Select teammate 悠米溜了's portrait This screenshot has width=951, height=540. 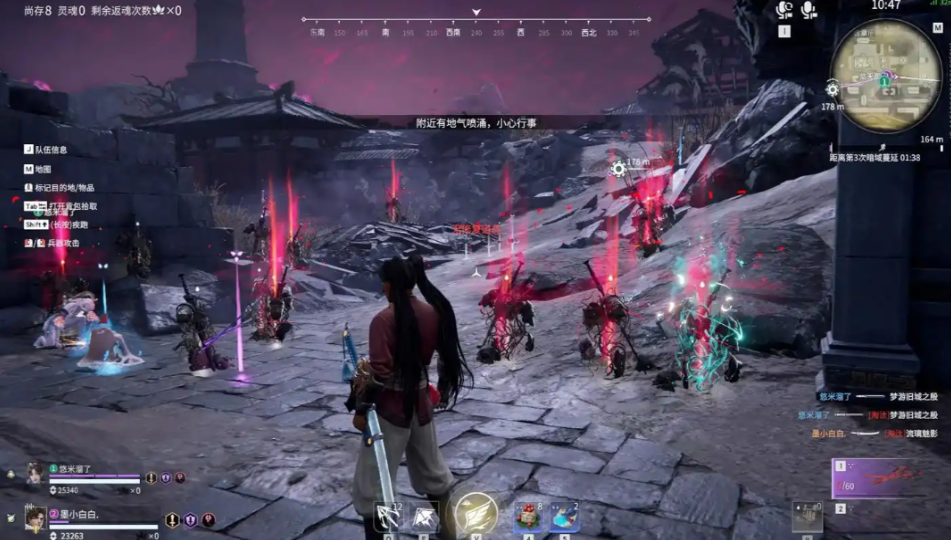[x=35, y=472]
